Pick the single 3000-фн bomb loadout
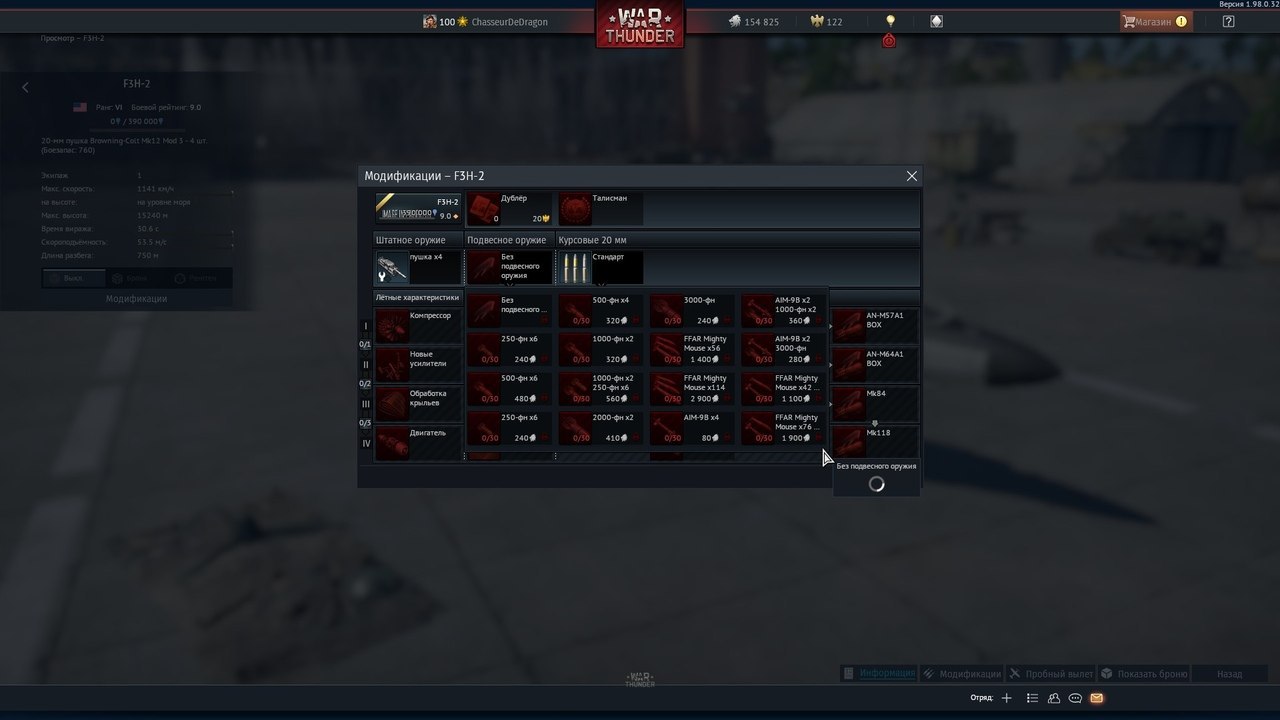 692,310
